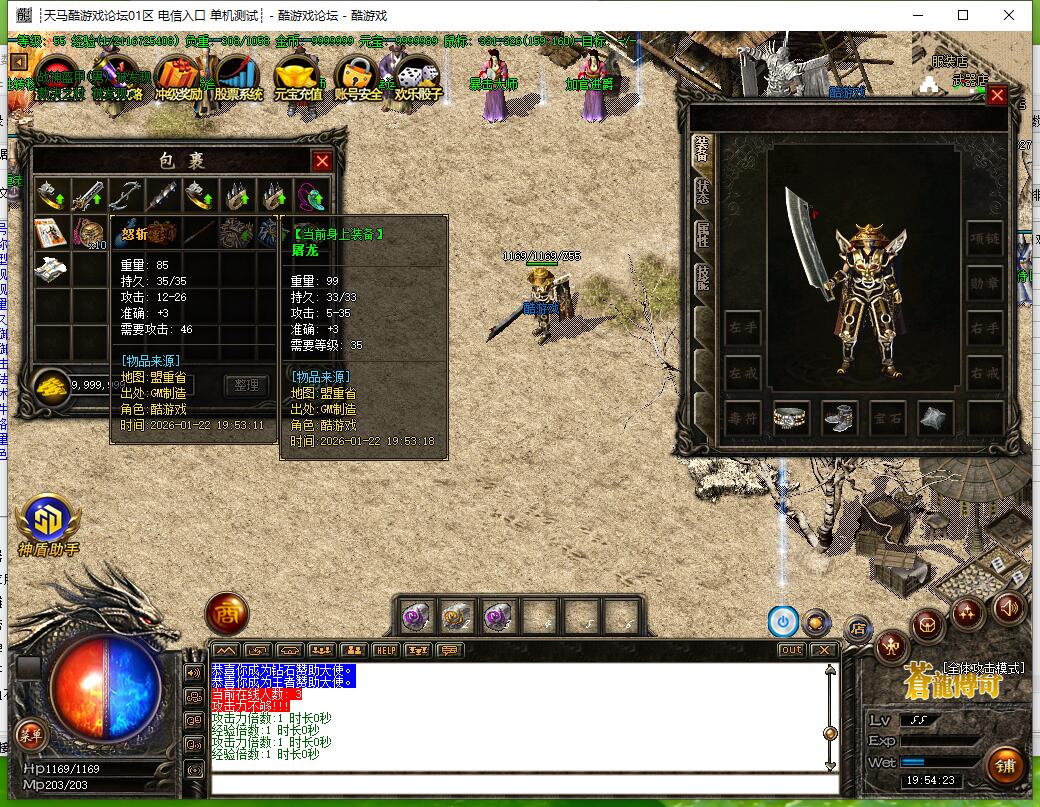Show the 技能 skills tab
Screen dimensions: 1040x807
click(x=702, y=278)
